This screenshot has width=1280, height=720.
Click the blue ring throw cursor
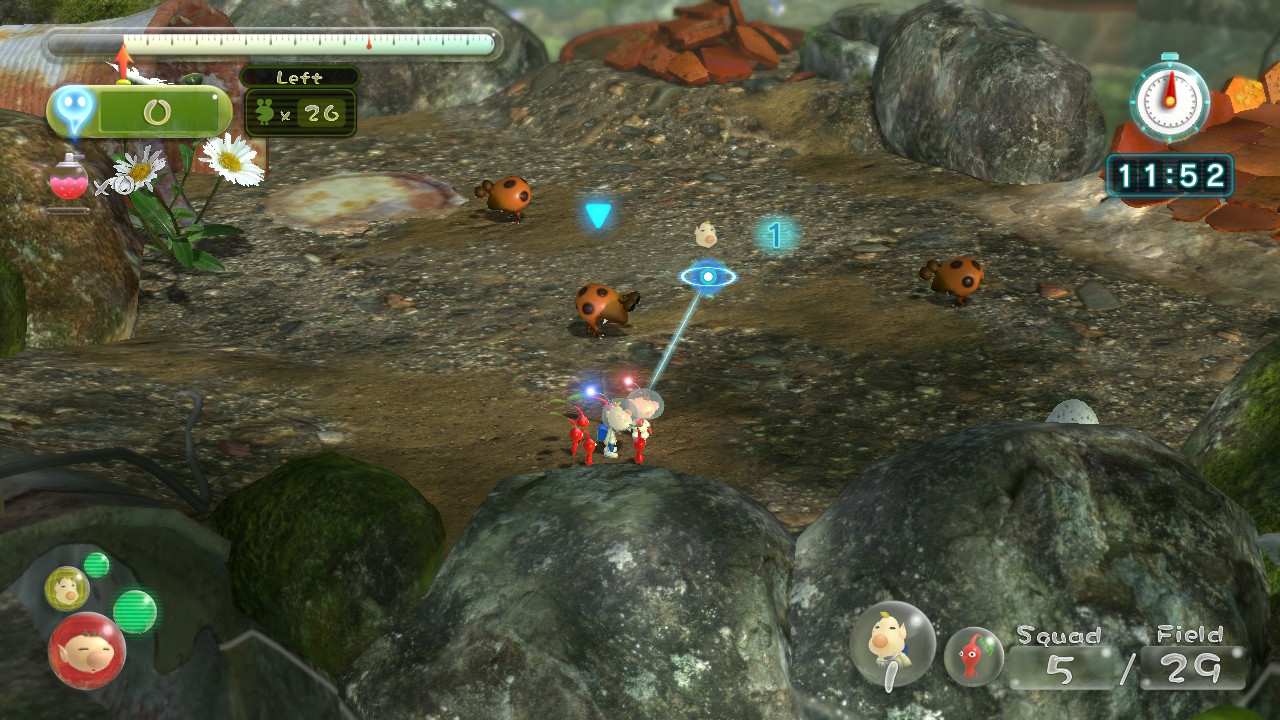[708, 276]
